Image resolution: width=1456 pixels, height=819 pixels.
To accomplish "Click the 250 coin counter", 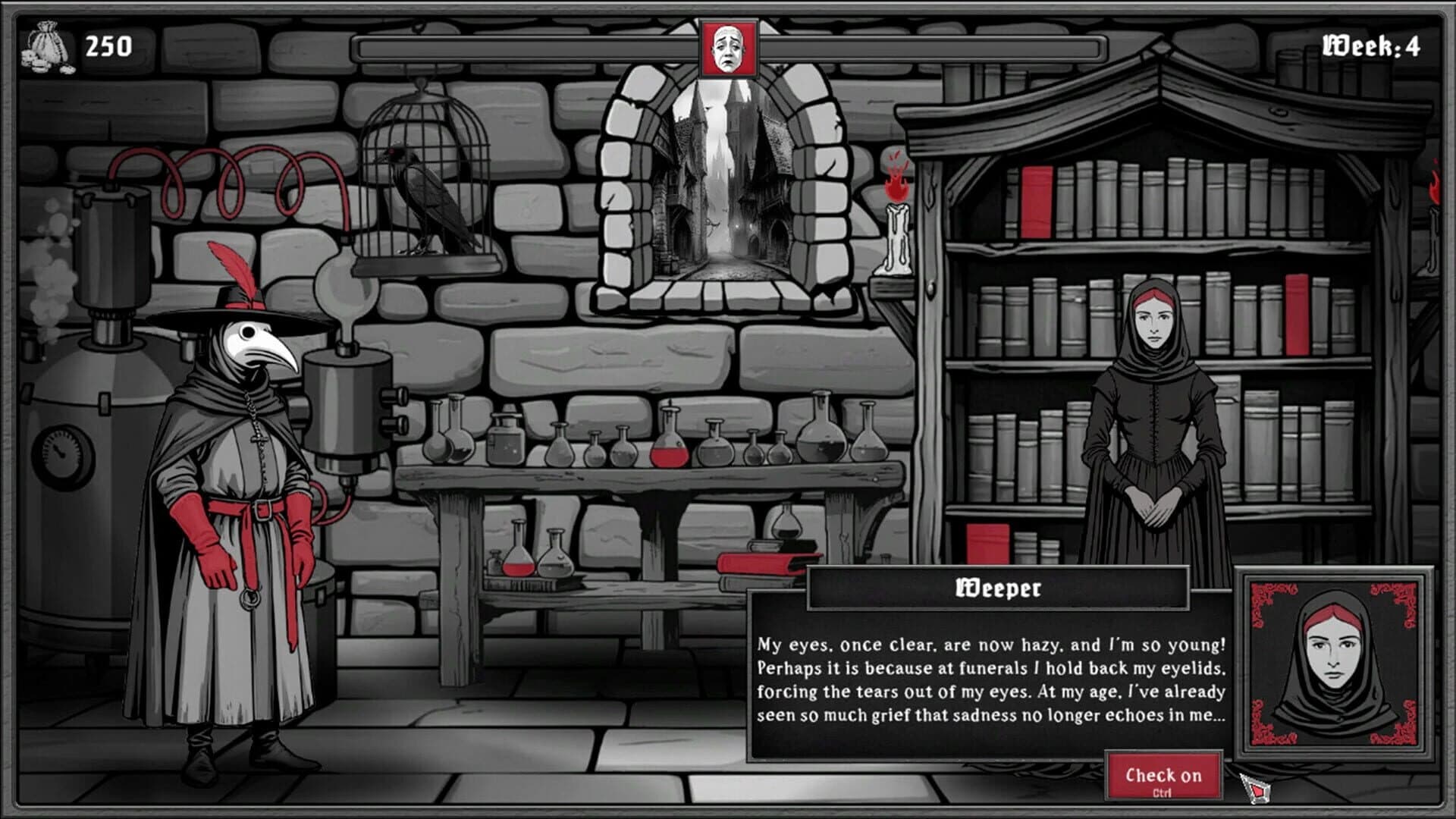I will [108, 47].
